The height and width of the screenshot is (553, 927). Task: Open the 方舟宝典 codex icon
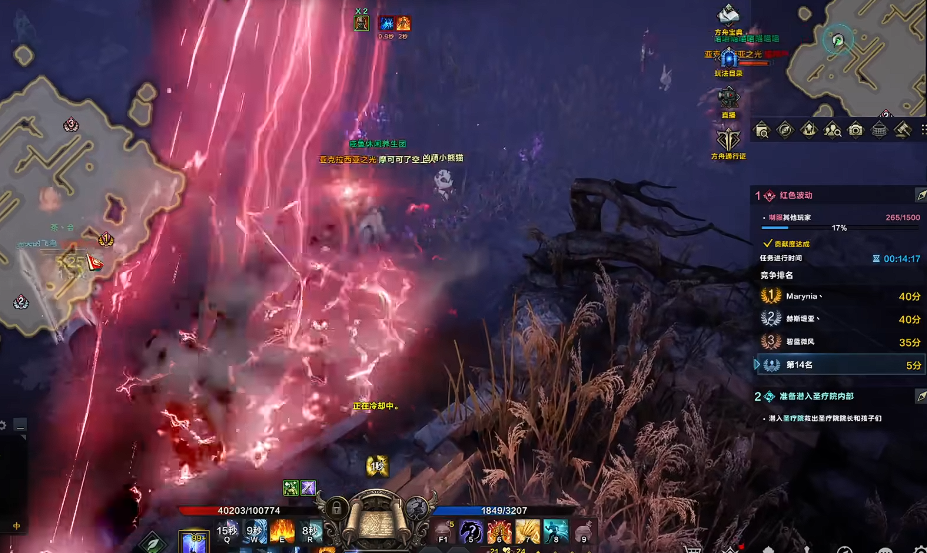[x=729, y=15]
